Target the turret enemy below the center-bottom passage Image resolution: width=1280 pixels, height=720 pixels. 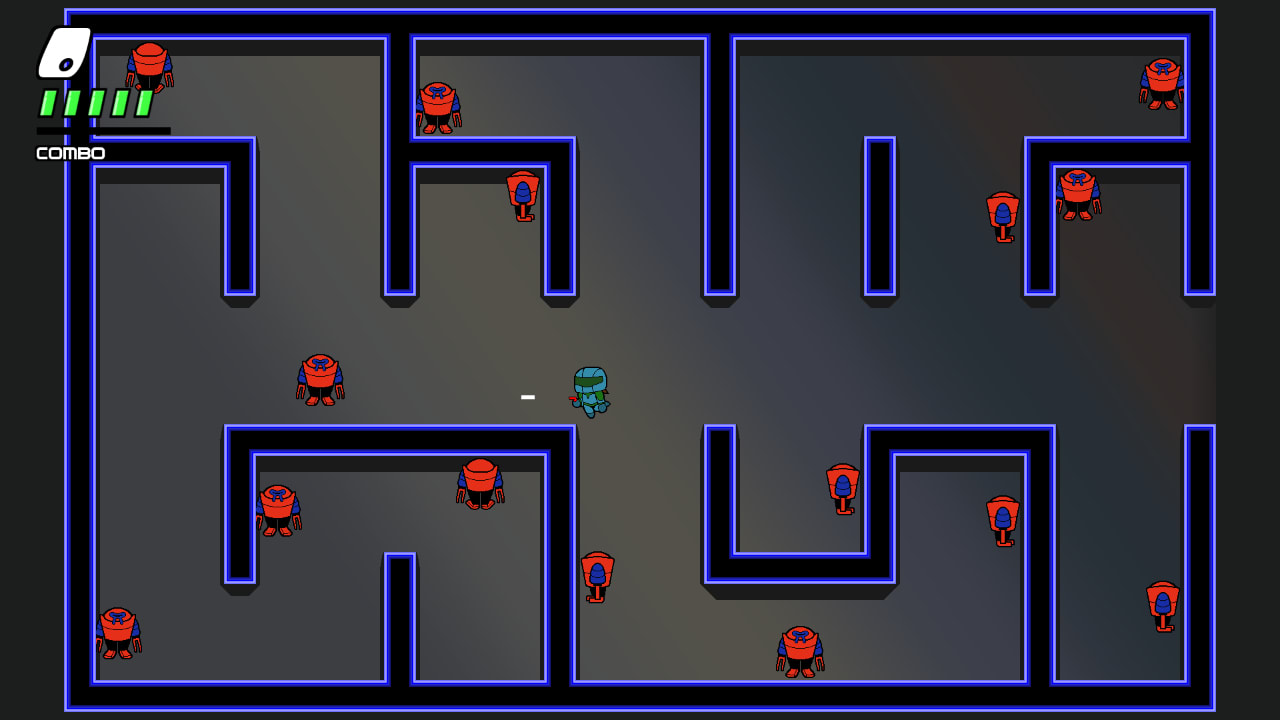597,574
